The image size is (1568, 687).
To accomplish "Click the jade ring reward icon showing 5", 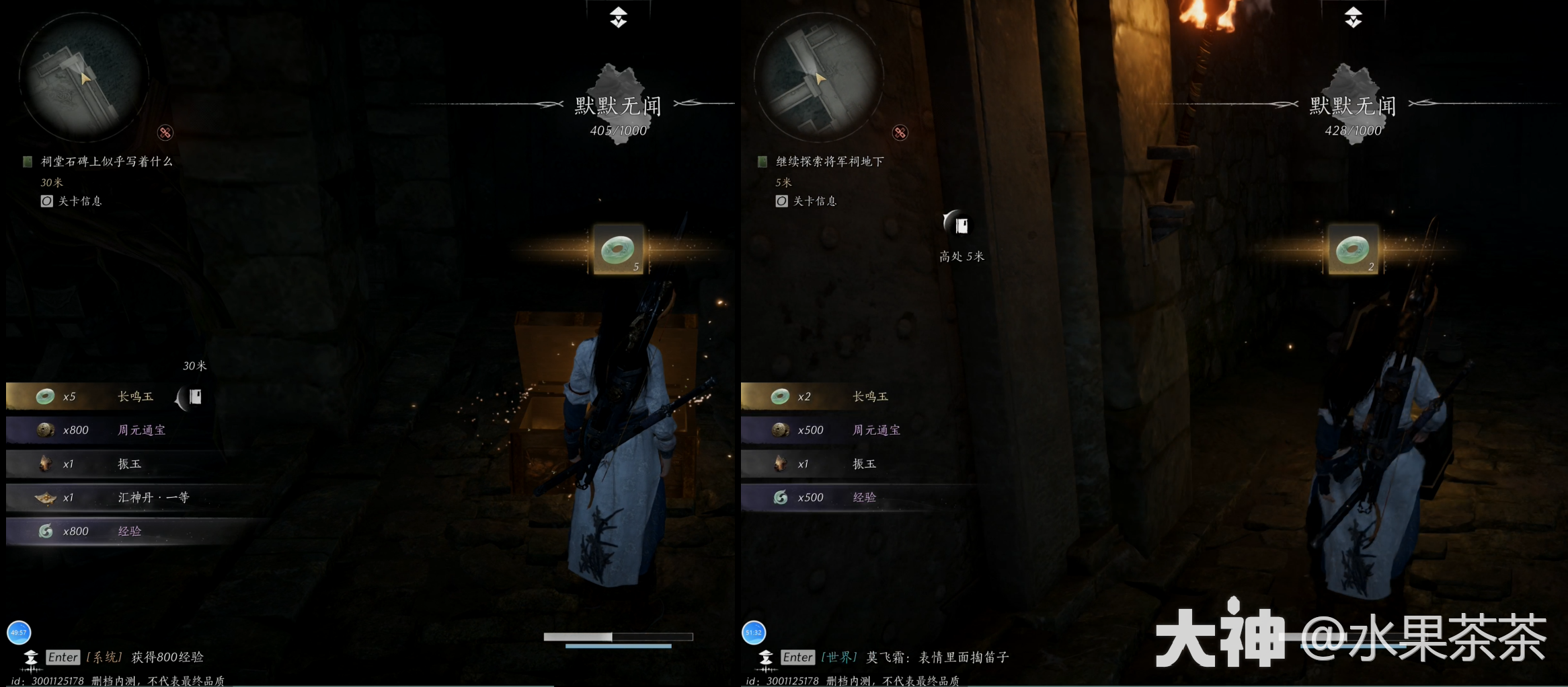I will tap(618, 250).
